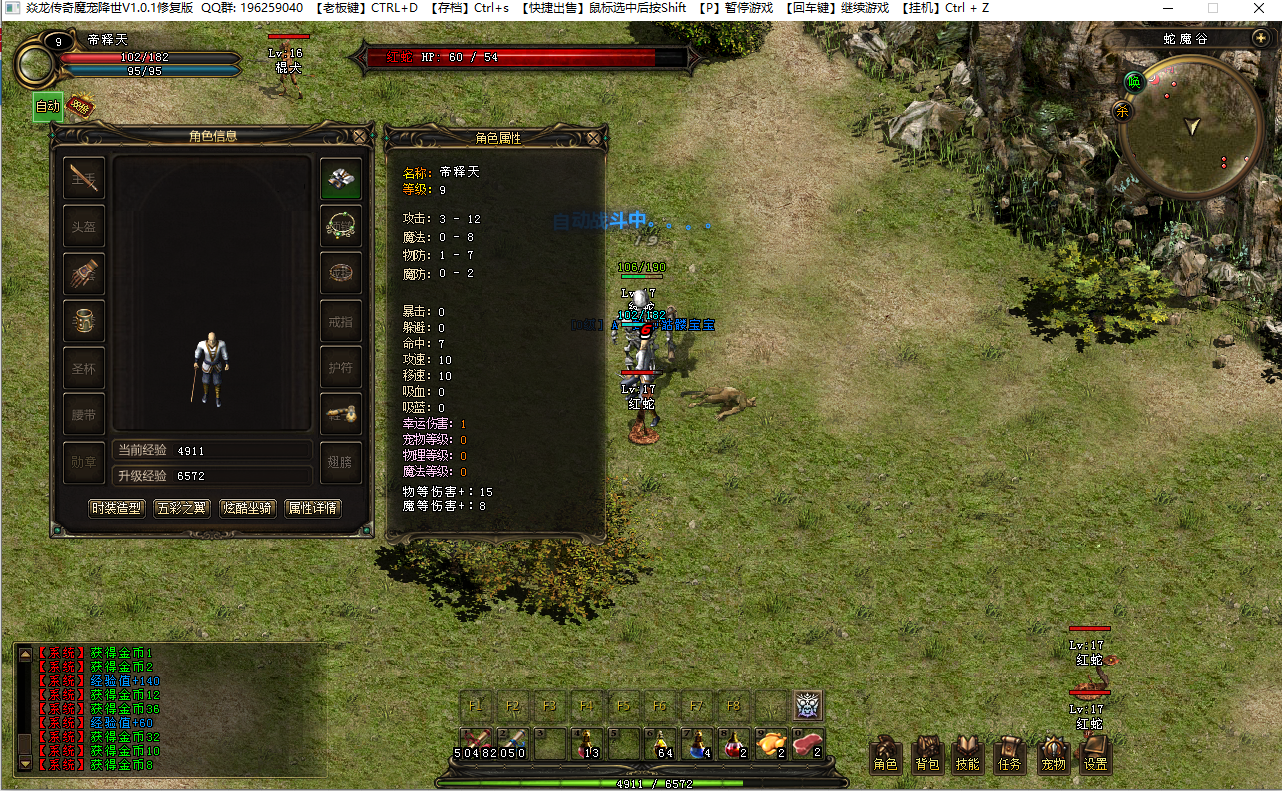The image size is (1282, 791).
Task: Open the 设置 settings menu
Action: pyautogui.click(x=1096, y=754)
